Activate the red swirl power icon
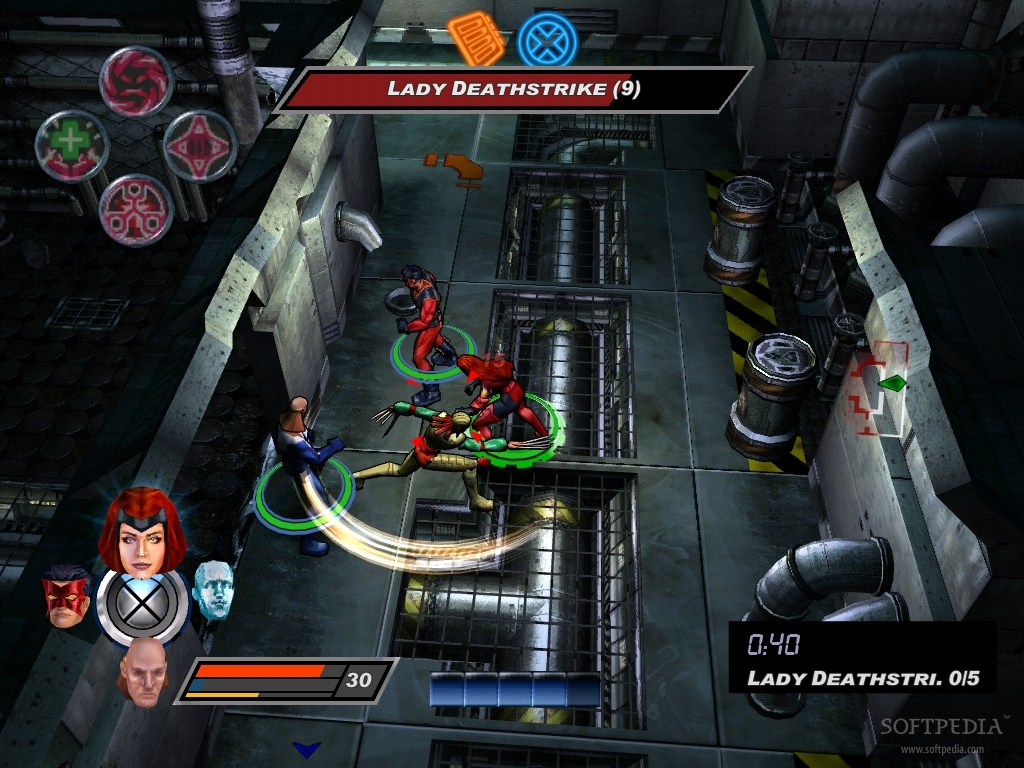The height and width of the screenshot is (768, 1024). (136, 82)
